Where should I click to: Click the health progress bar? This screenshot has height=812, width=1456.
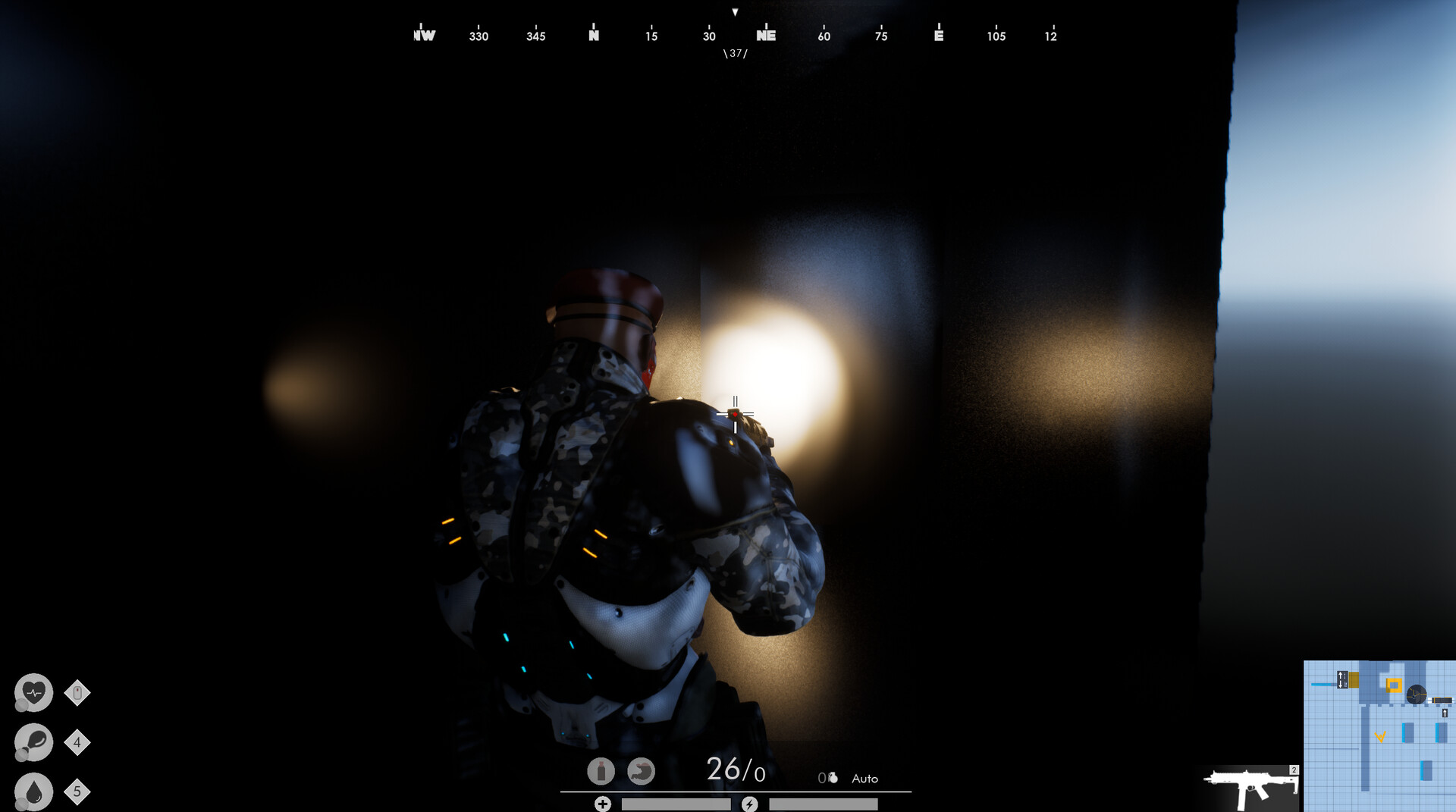pyautogui.click(x=675, y=803)
